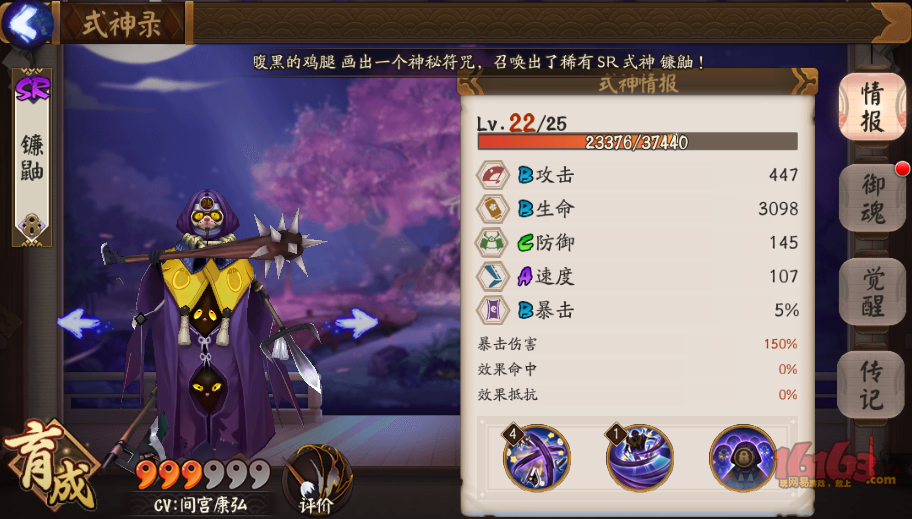Select the first skill icon marked 4

536,458
